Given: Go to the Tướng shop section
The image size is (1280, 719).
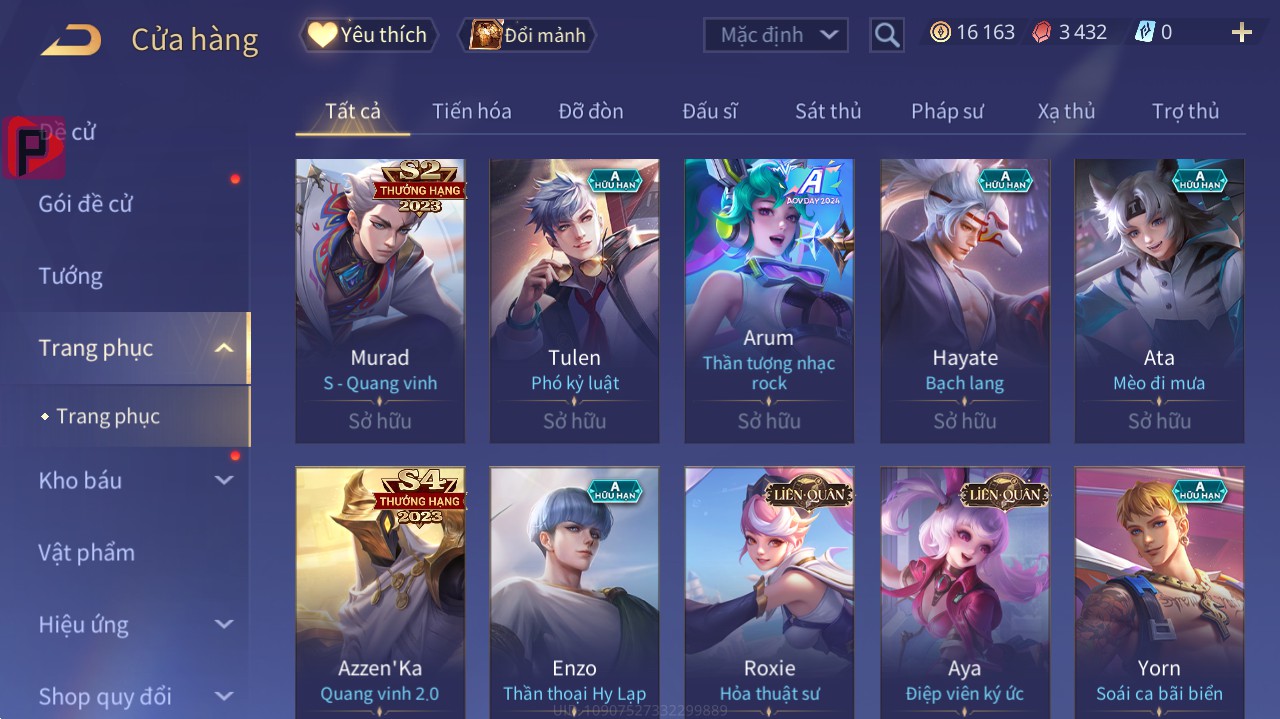Looking at the screenshot, I should 70,276.
